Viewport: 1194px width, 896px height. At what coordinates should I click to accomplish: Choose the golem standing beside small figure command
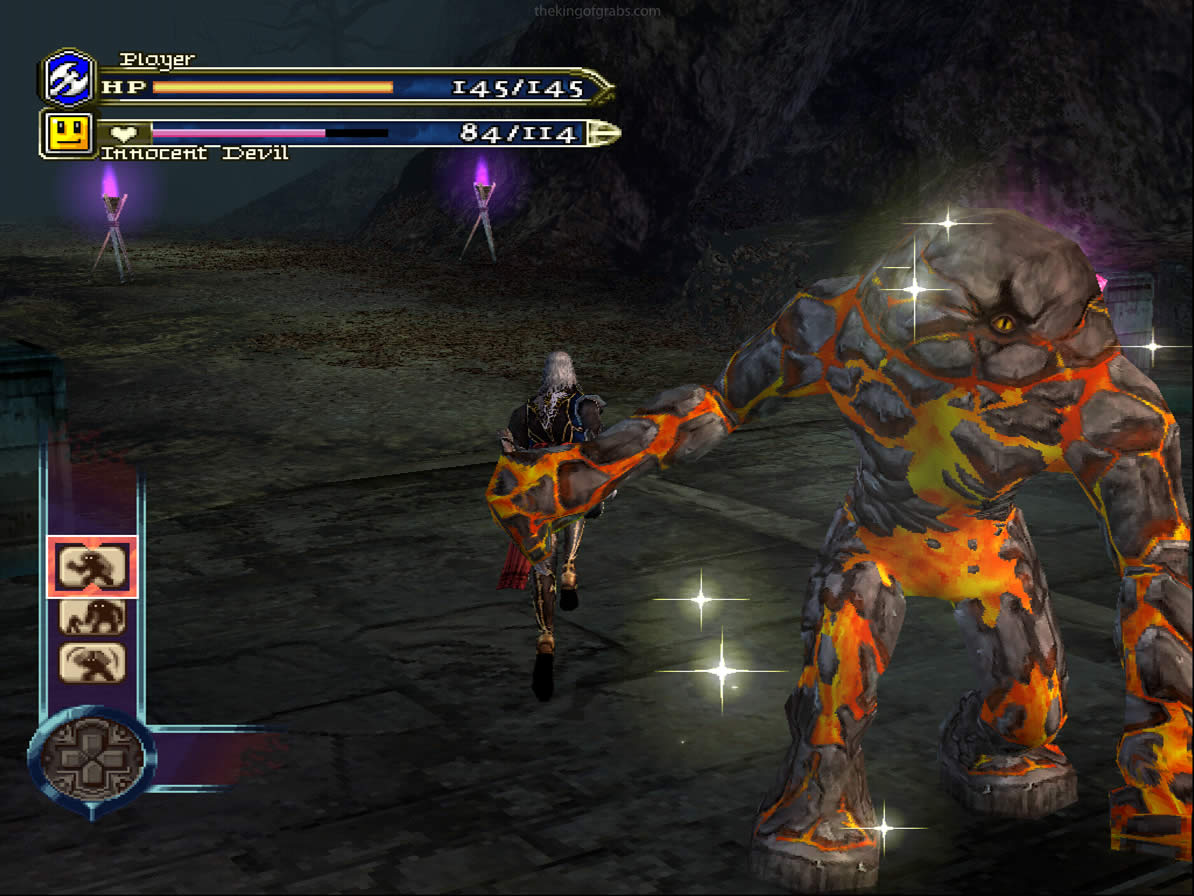coord(92,616)
